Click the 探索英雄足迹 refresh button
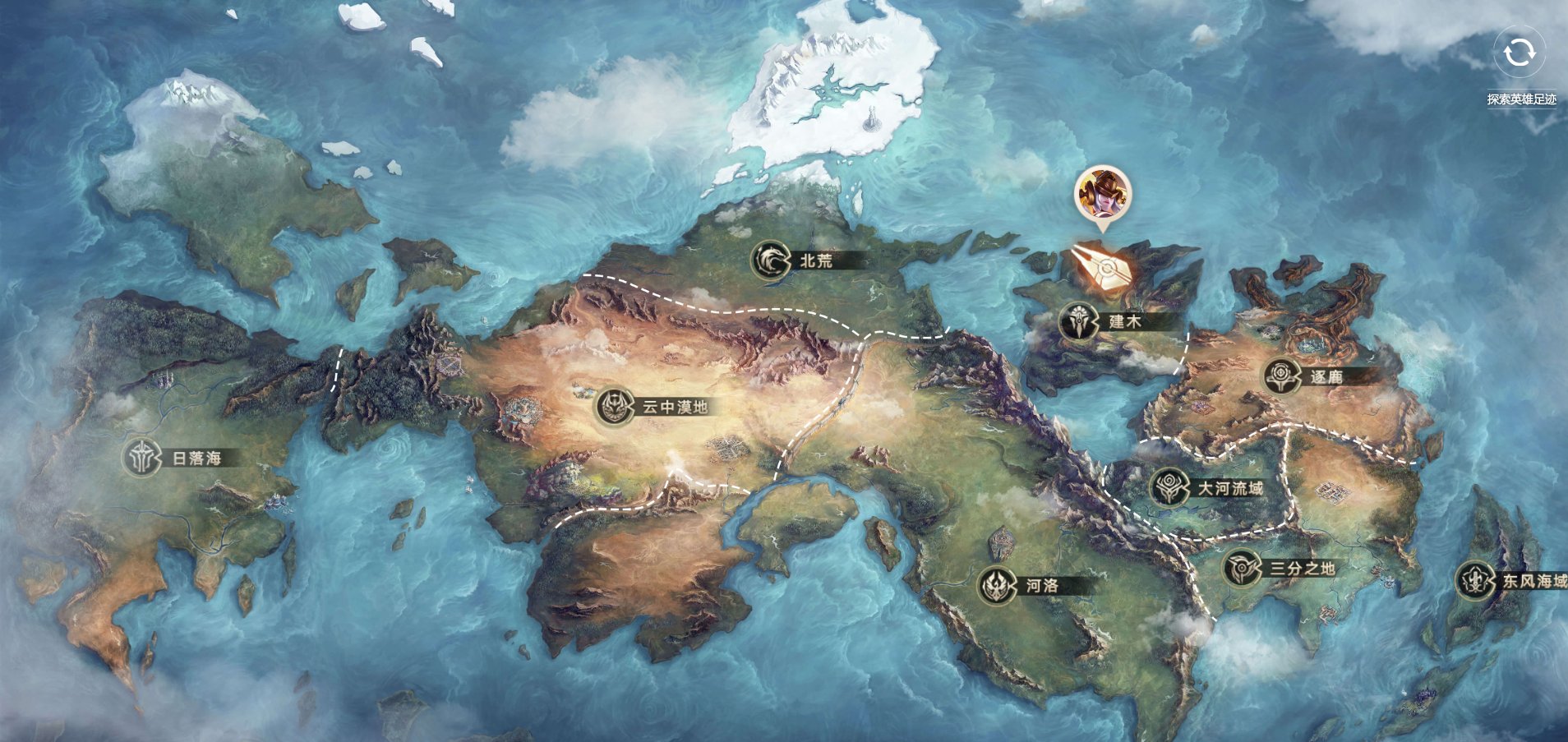 pos(1519,53)
